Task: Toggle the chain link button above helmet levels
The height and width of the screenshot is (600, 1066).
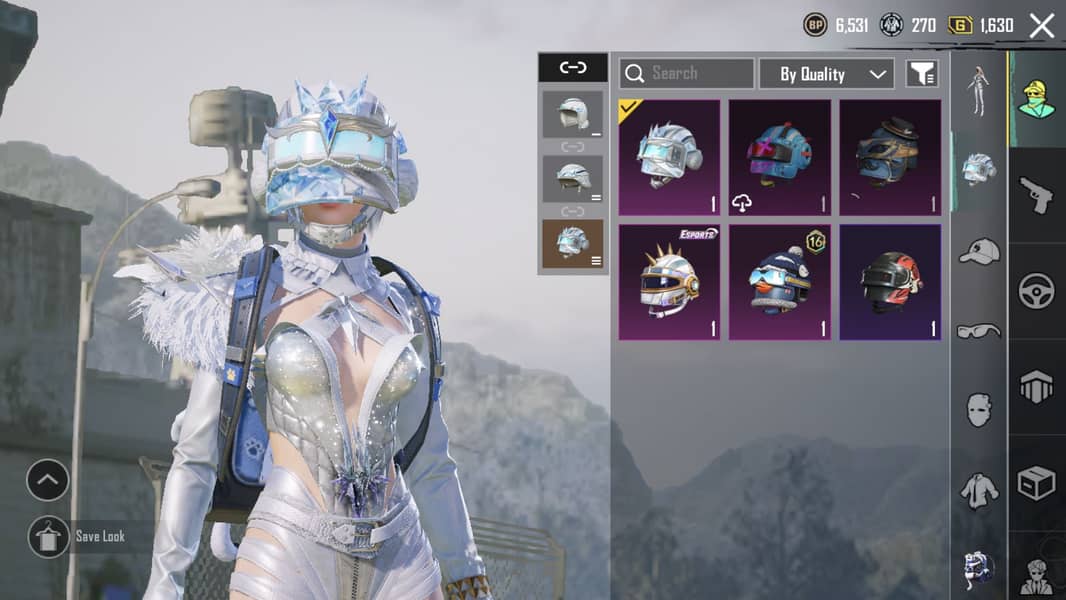Action: [573, 68]
